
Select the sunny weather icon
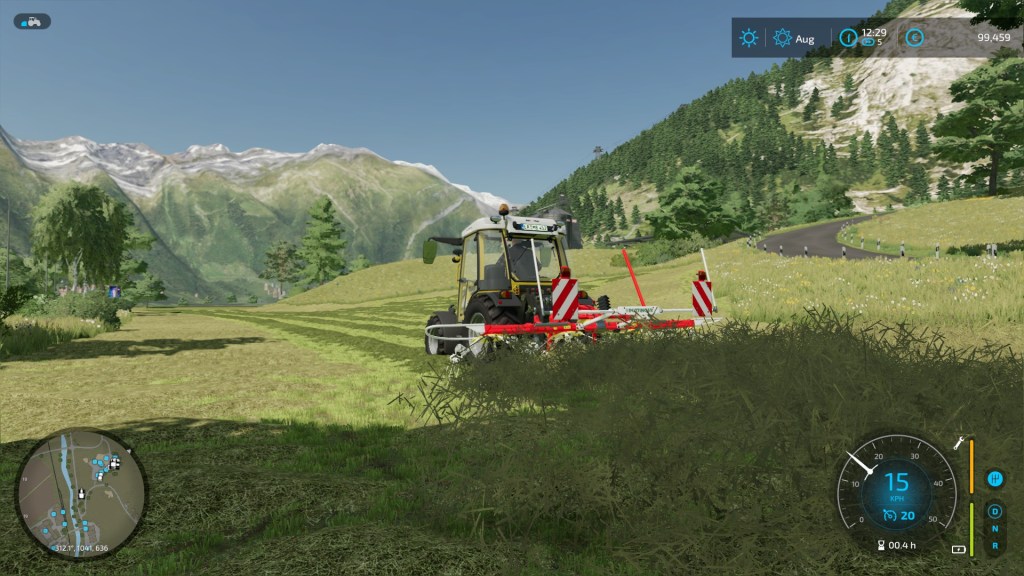pyautogui.click(x=748, y=38)
